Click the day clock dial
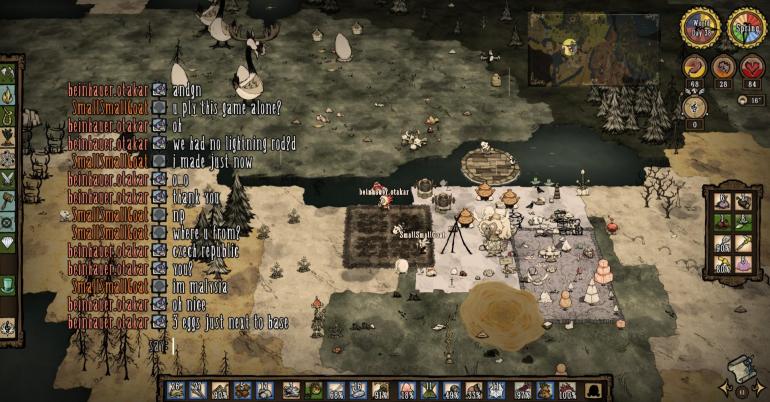The width and height of the screenshot is (770, 402). click(x=699, y=27)
